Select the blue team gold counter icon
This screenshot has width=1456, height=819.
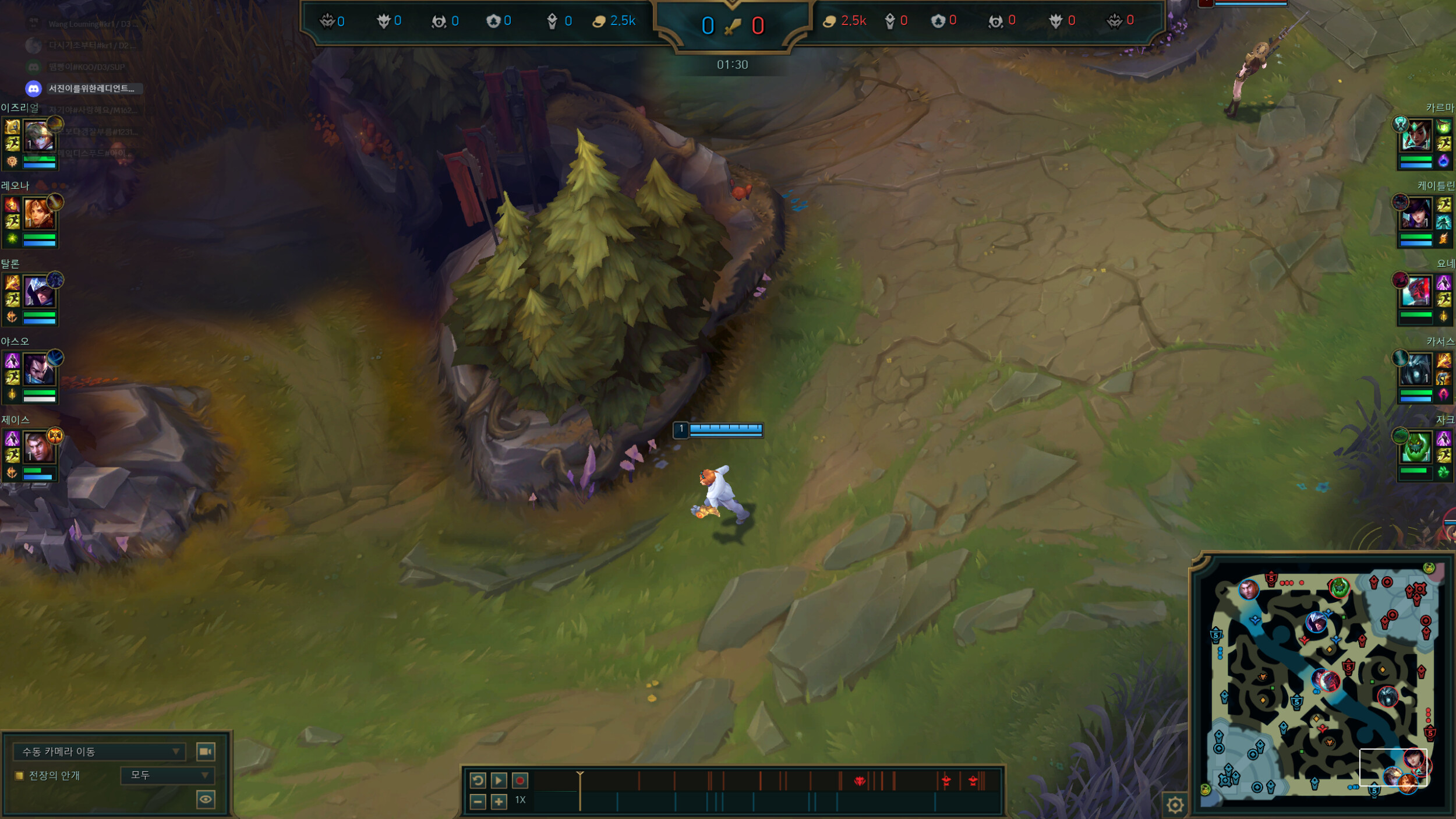click(599, 20)
